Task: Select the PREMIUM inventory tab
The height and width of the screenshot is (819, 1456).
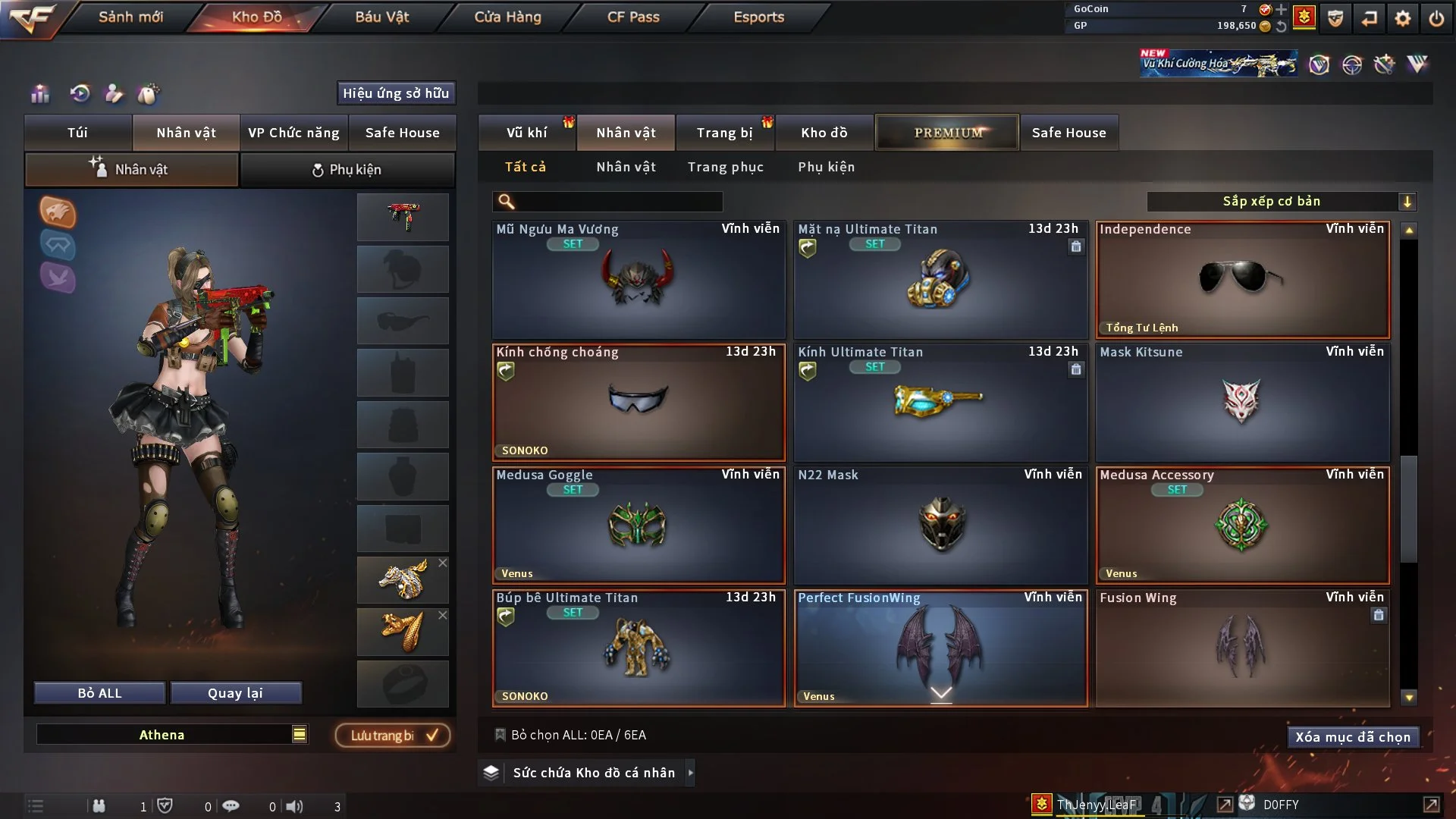Action: click(947, 133)
